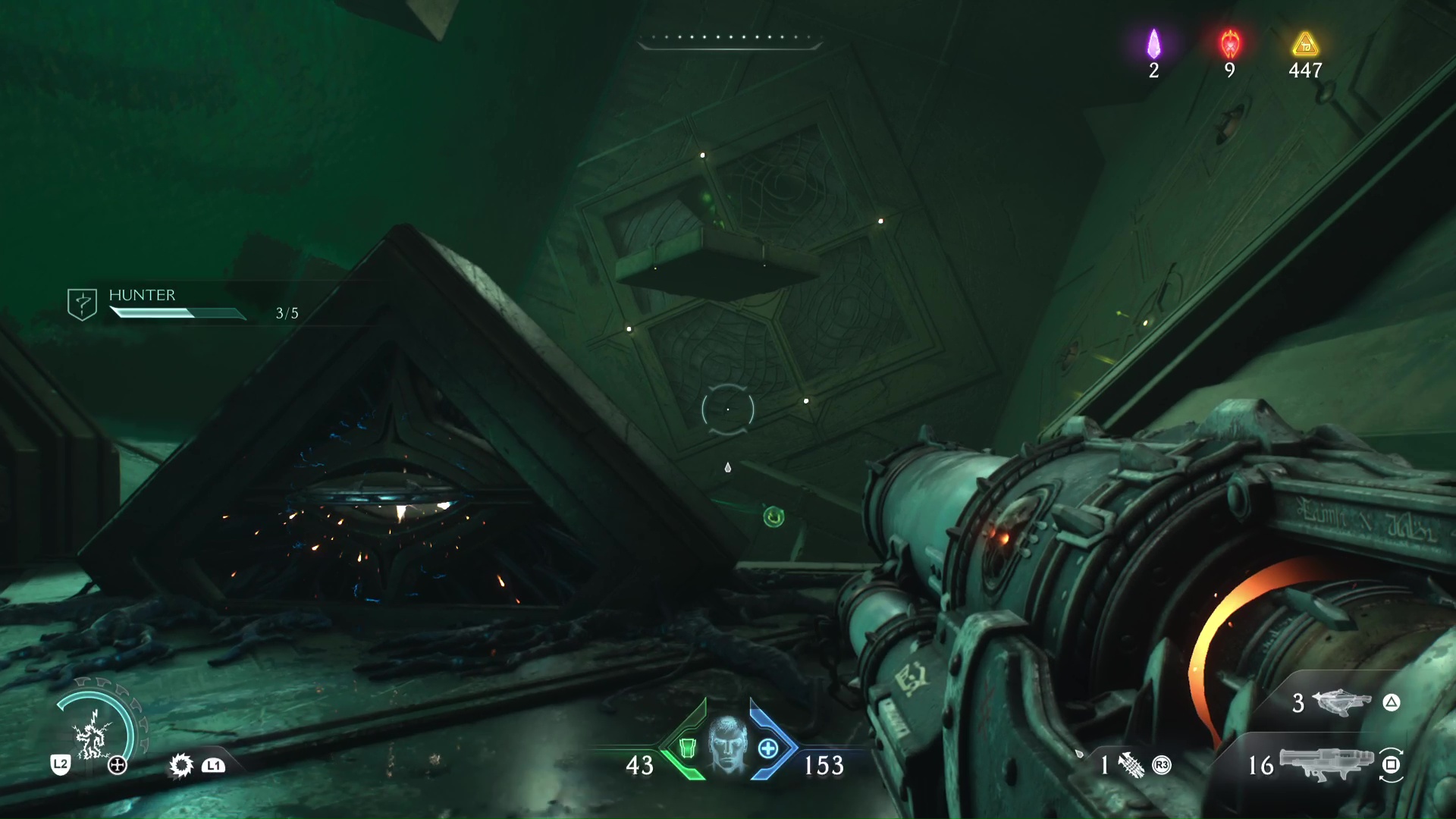Open the Hunter challenge tracker

click(82, 304)
